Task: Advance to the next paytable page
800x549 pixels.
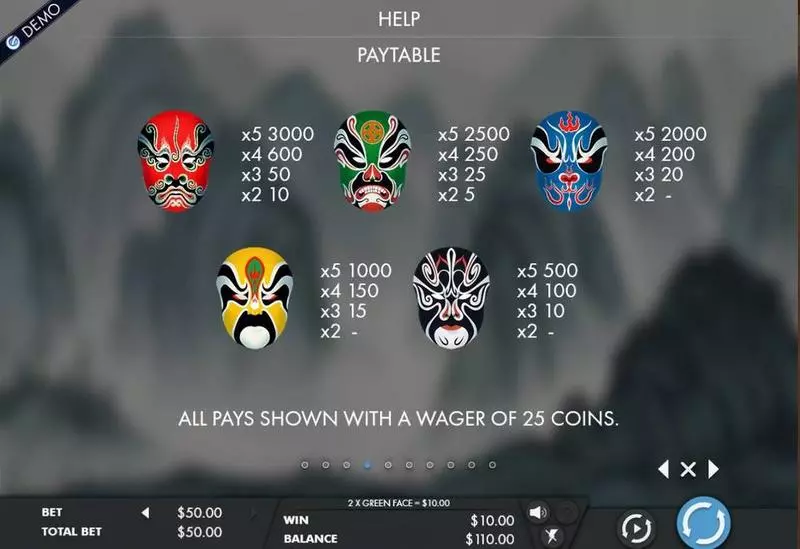Action: 713,469
